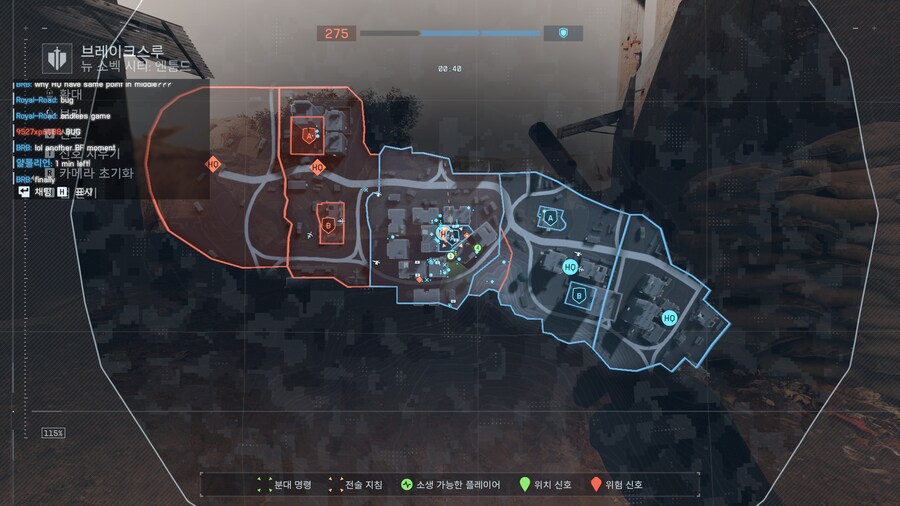900x506 pixels.
Task: Click the 전술 지침 legend entry
Action: (355, 485)
